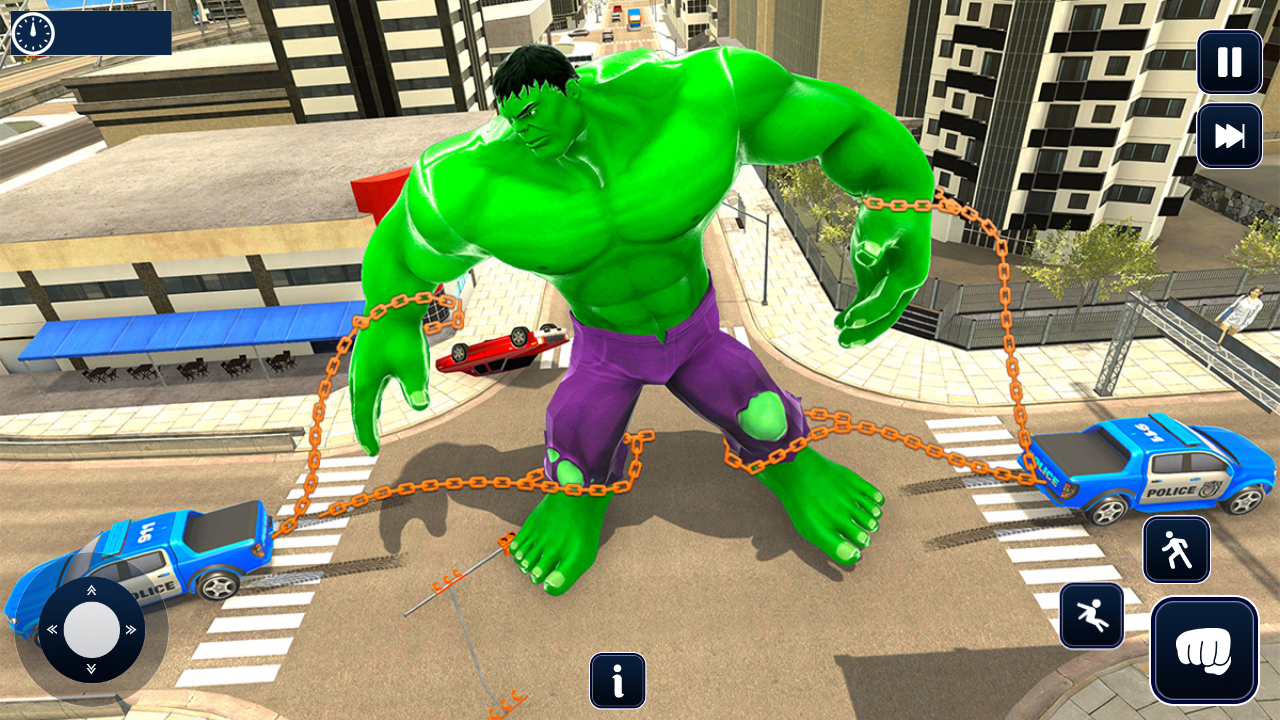The width and height of the screenshot is (1280, 720).
Task: Select the walking person movement icon
Action: [1177, 550]
